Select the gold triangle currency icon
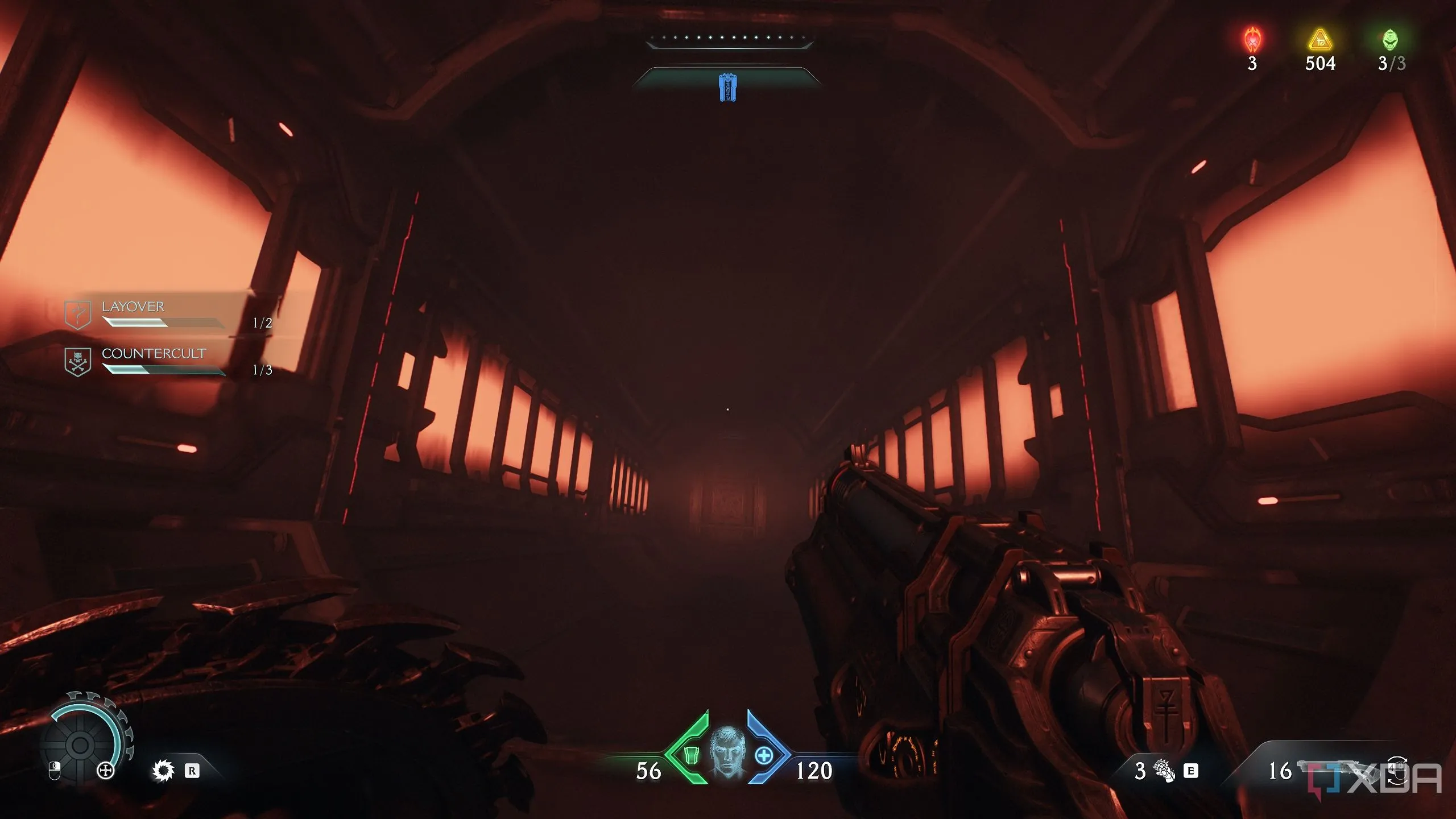 (x=1319, y=40)
